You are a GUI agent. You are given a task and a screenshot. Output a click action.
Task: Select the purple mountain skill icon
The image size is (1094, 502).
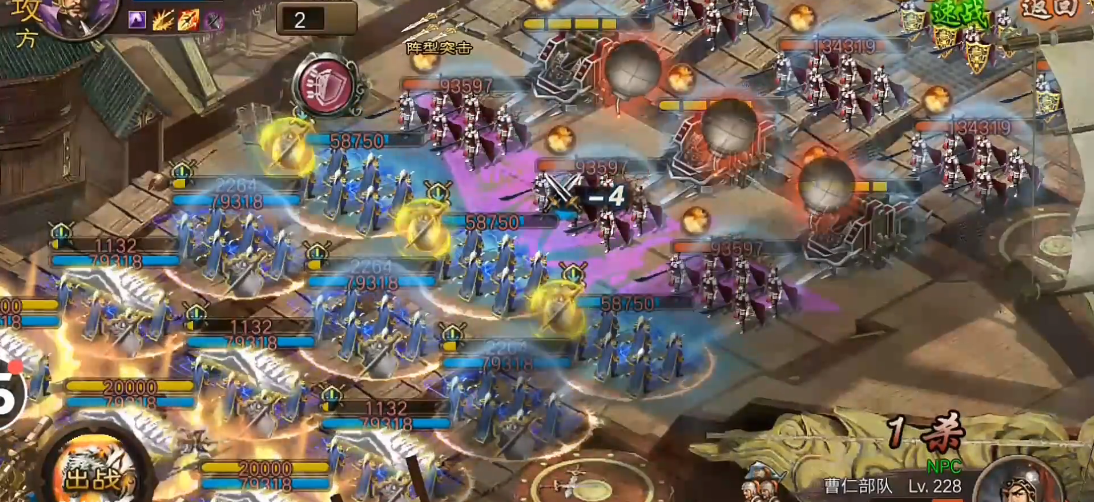pos(137,19)
